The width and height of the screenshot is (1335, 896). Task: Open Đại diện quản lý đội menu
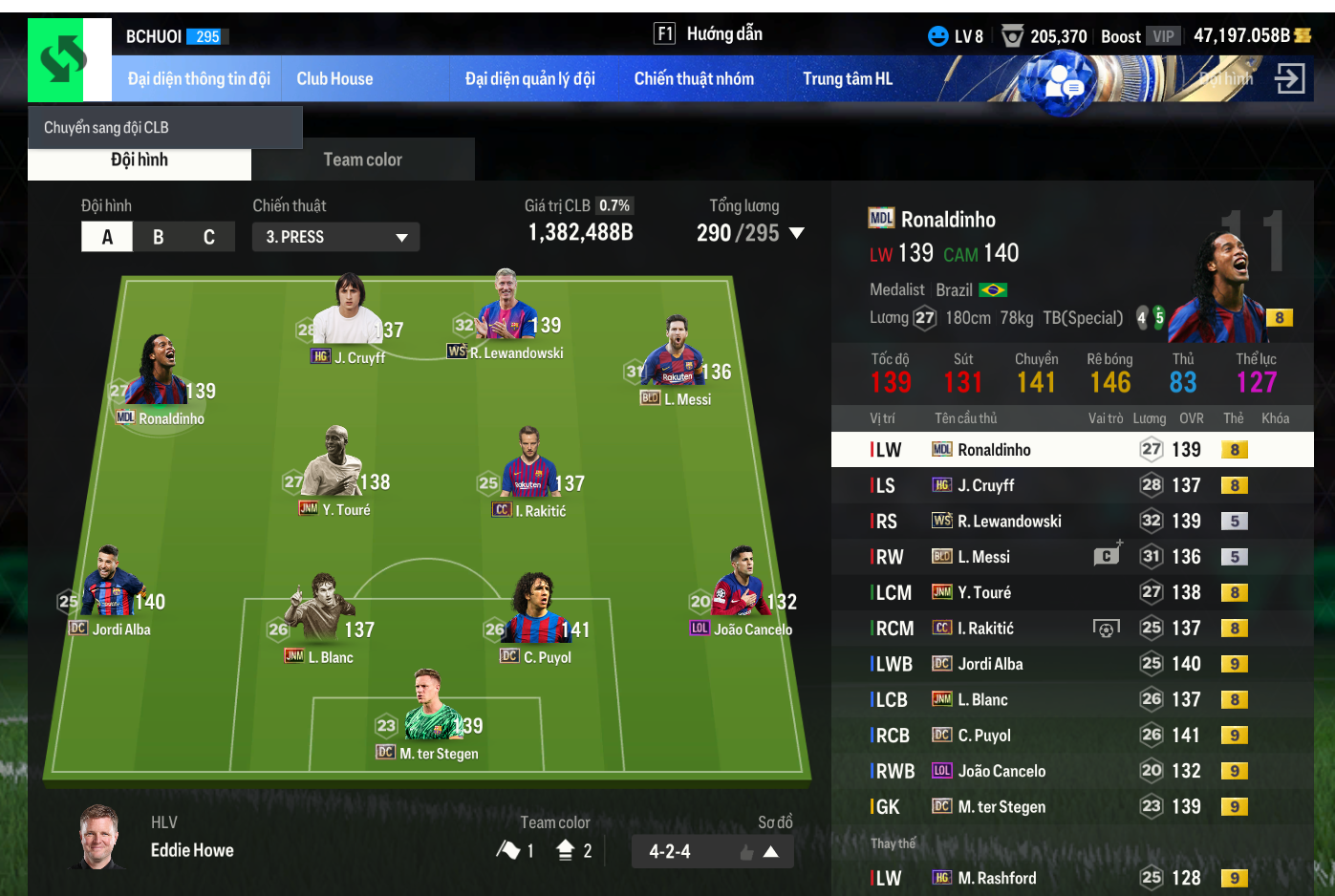[529, 79]
